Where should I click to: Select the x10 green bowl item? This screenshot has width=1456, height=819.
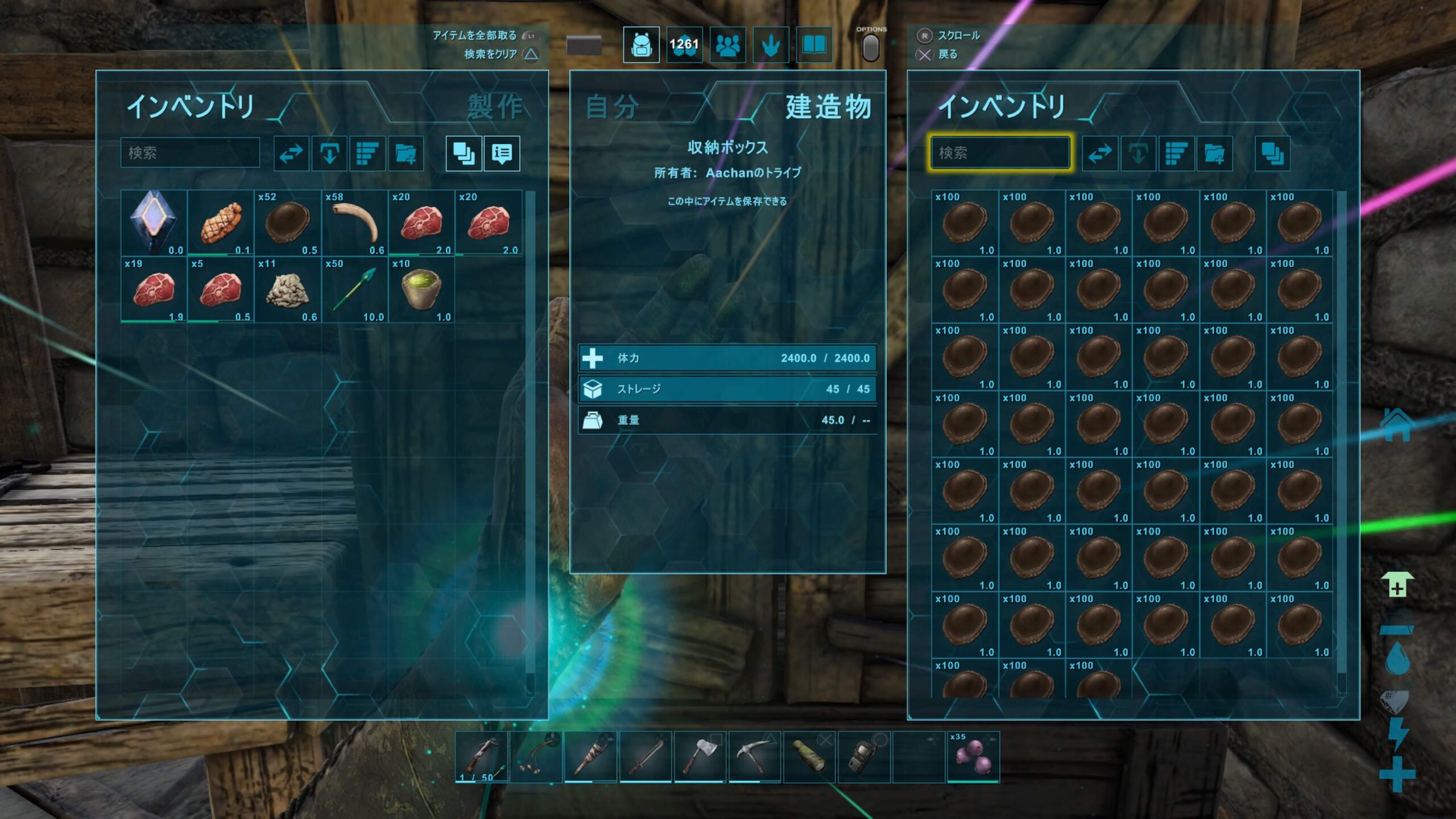(x=421, y=289)
